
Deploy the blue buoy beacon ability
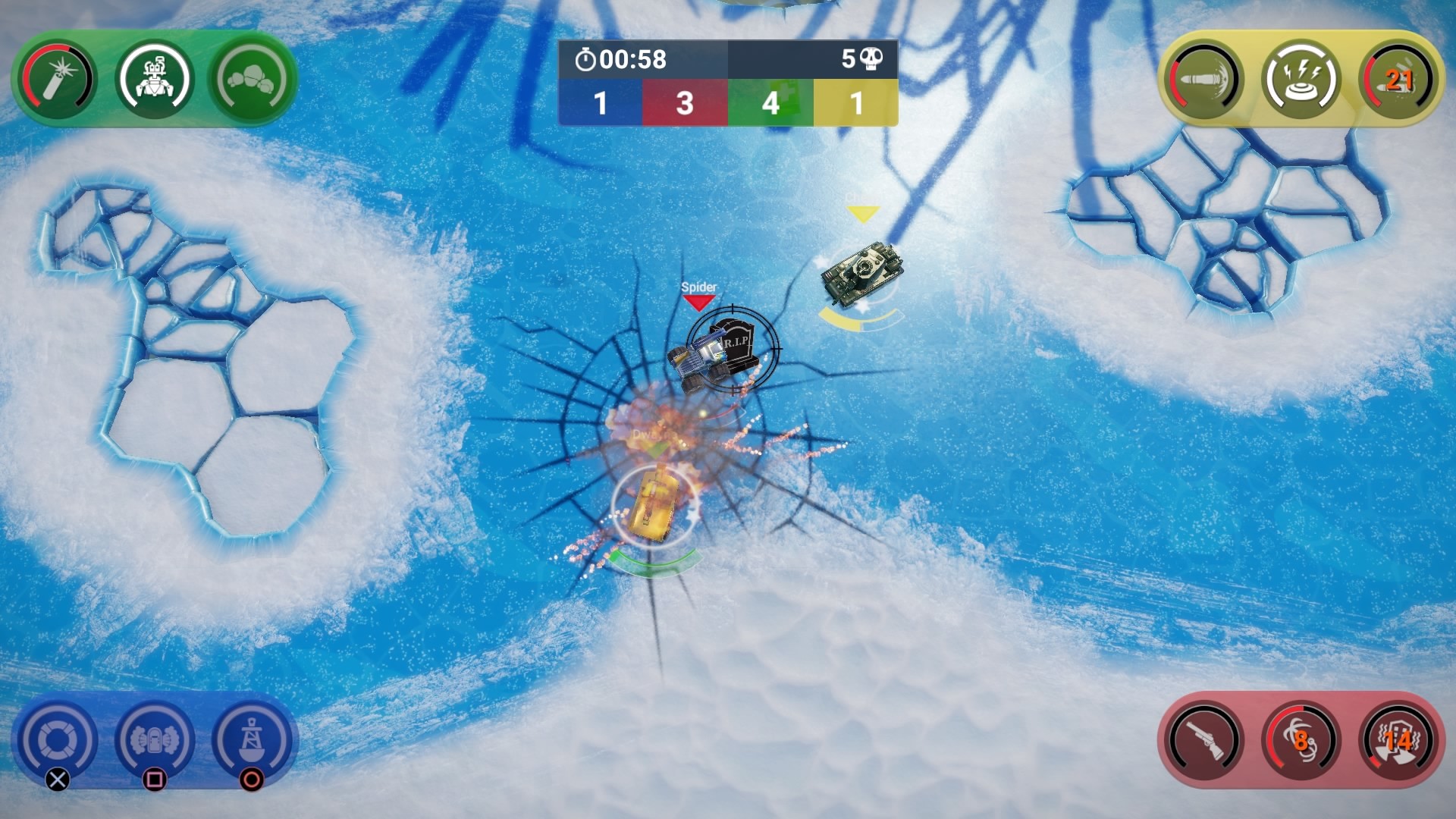click(x=251, y=740)
